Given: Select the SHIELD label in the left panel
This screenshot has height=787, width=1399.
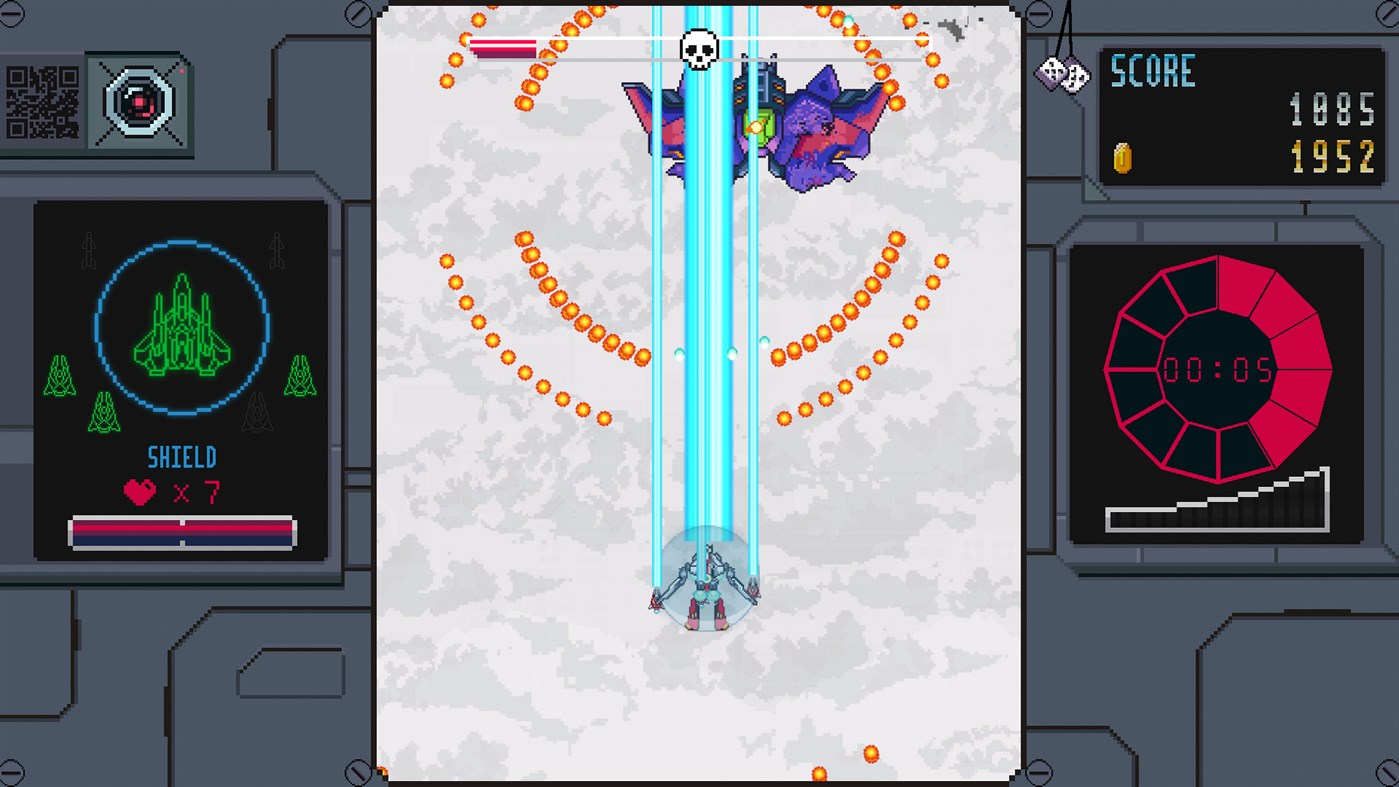Looking at the screenshot, I should coord(181,457).
